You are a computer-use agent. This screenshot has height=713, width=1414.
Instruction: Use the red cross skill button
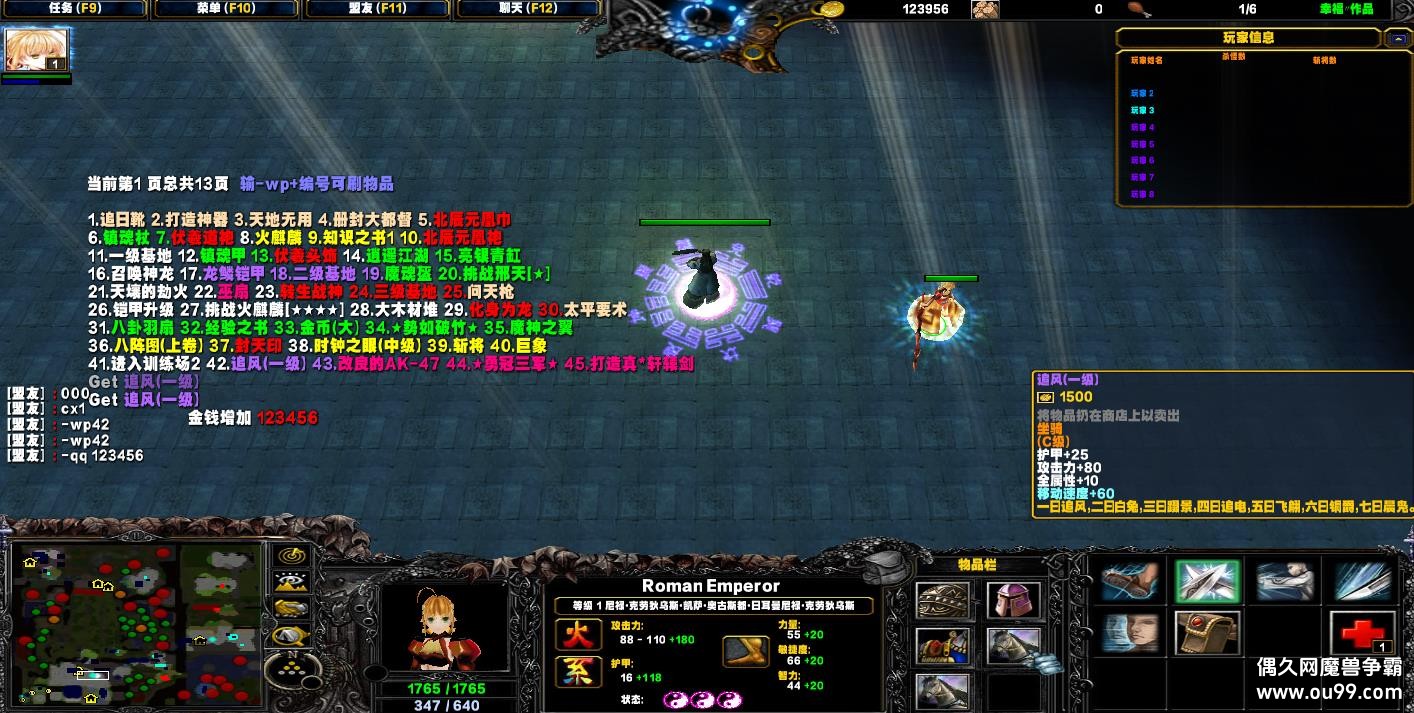pos(1362,633)
